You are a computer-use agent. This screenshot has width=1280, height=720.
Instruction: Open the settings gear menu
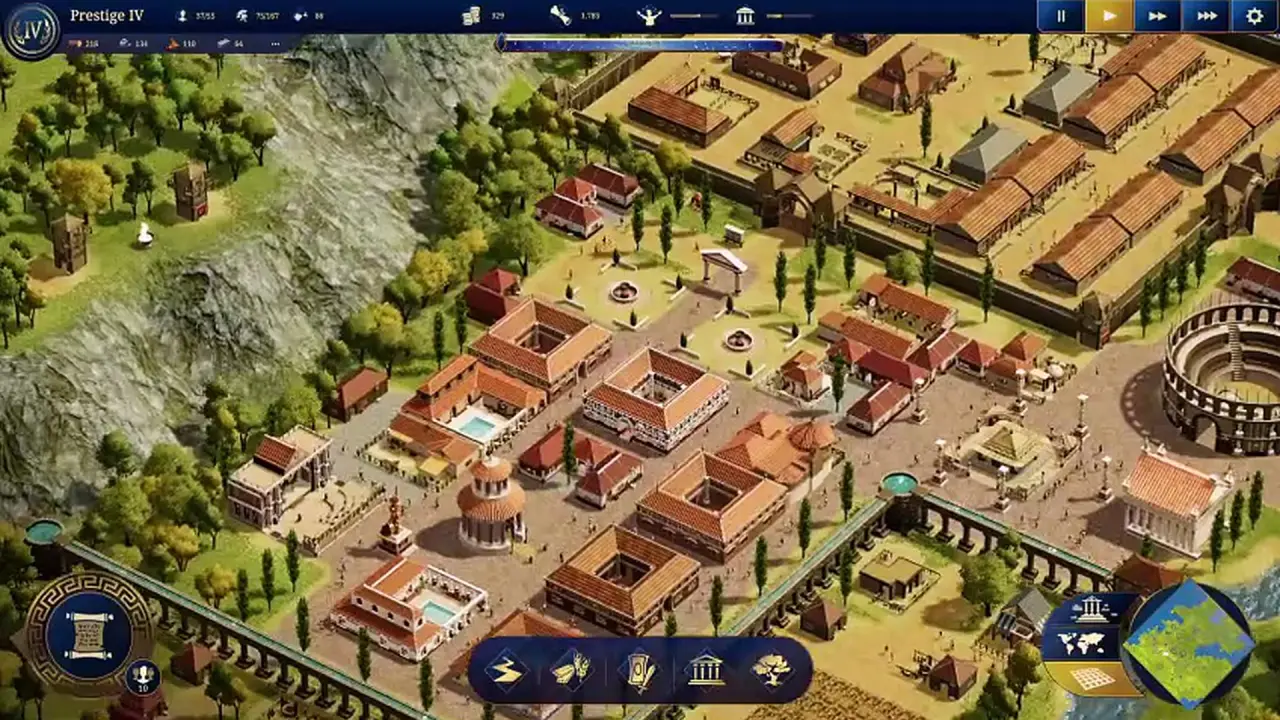pyautogui.click(x=1255, y=16)
